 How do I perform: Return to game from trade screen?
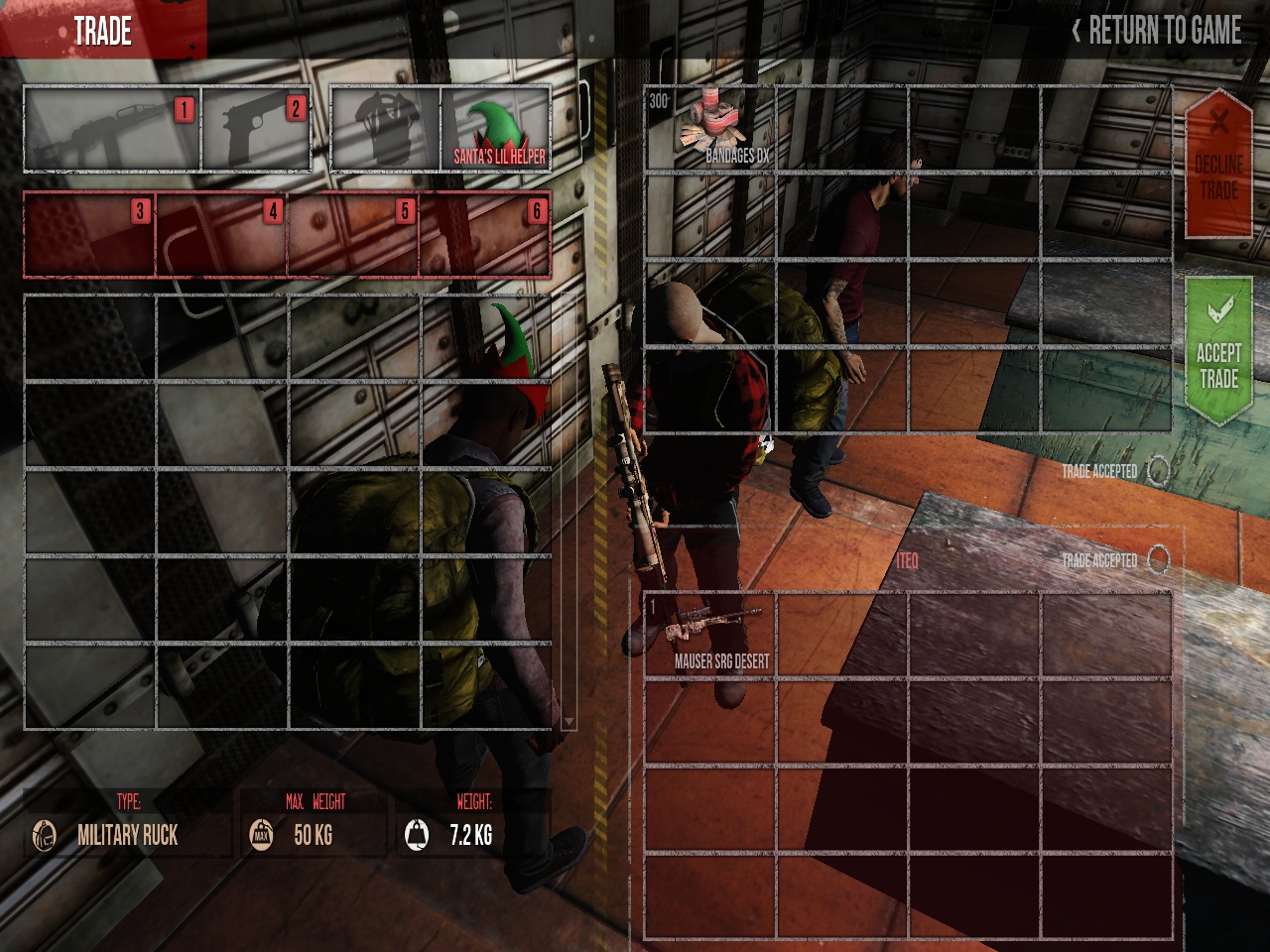pos(1157,31)
